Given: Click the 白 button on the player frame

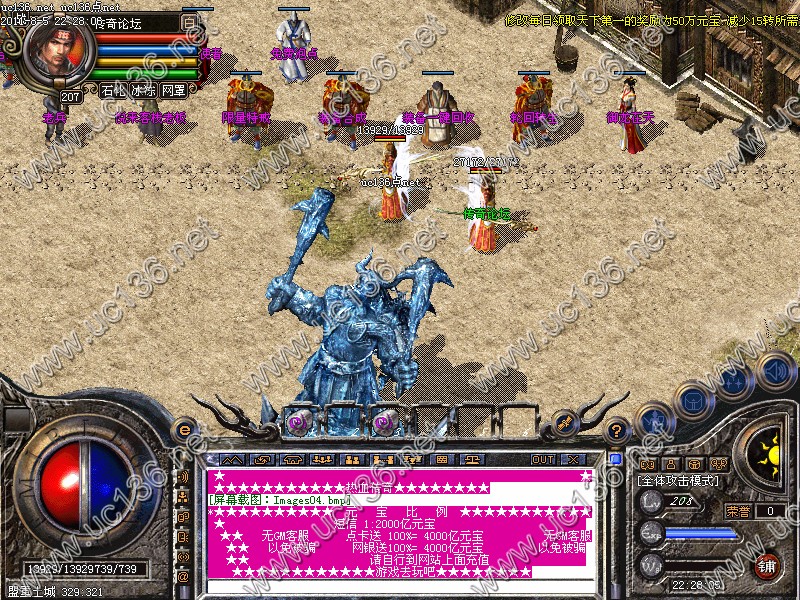Looking at the screenshot, I should 190,20.
